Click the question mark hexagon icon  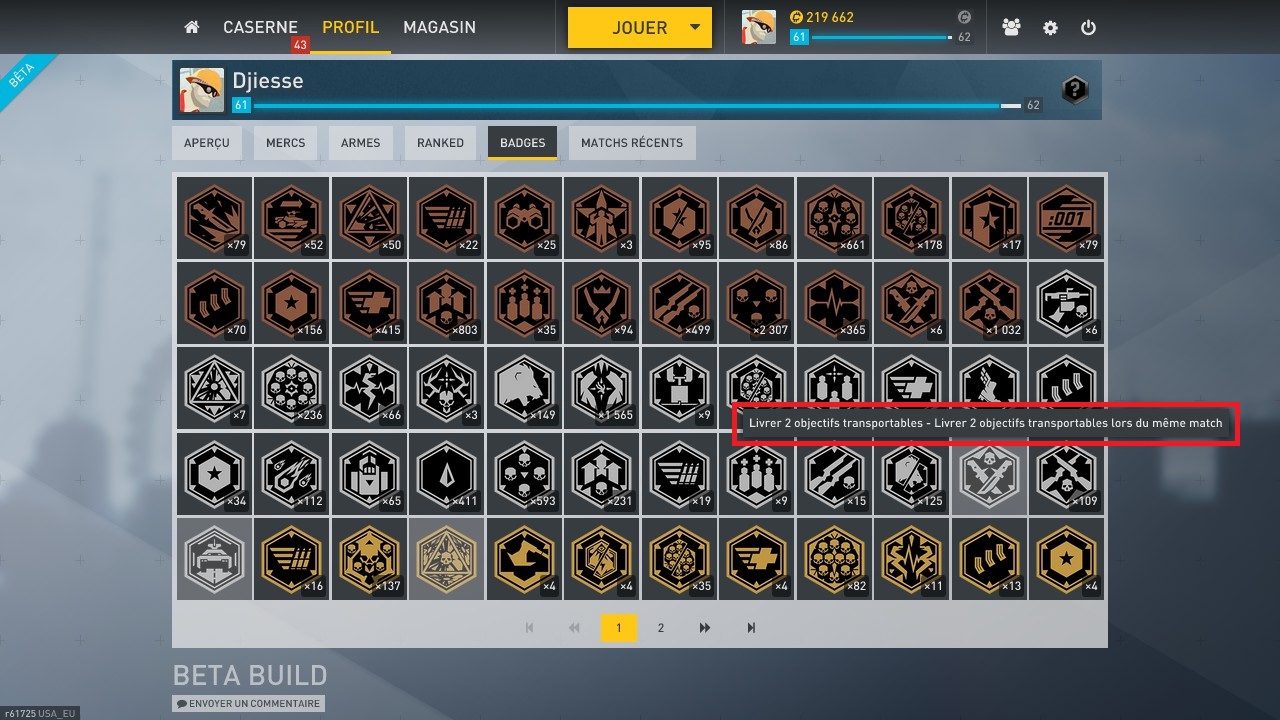(x=1074, y=90)
